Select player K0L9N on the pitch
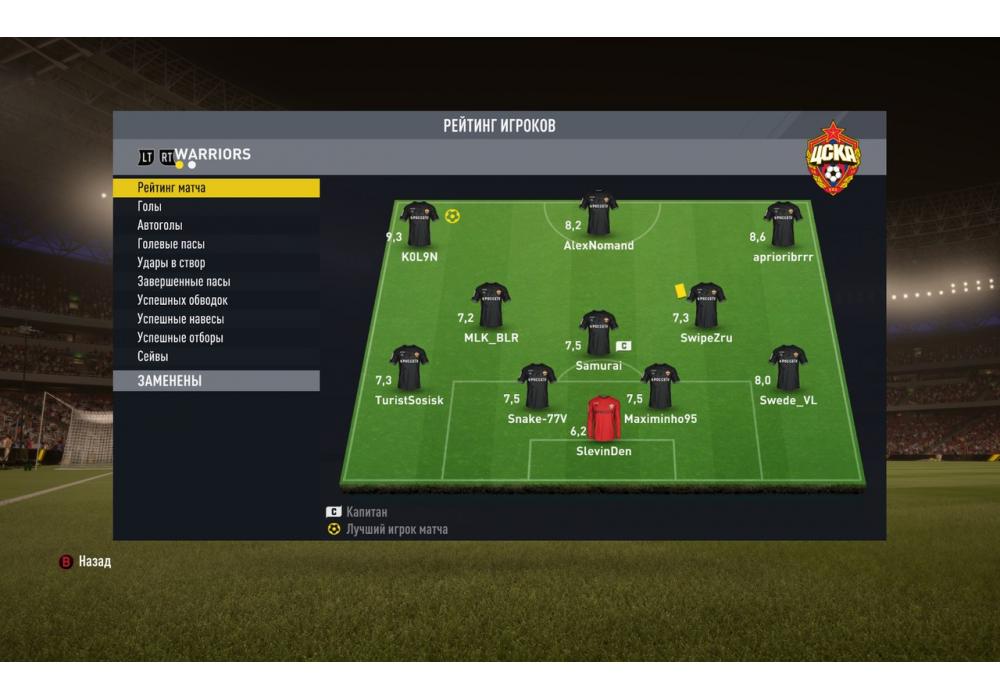The image size is (1000, 700). (x=419, y=224)
